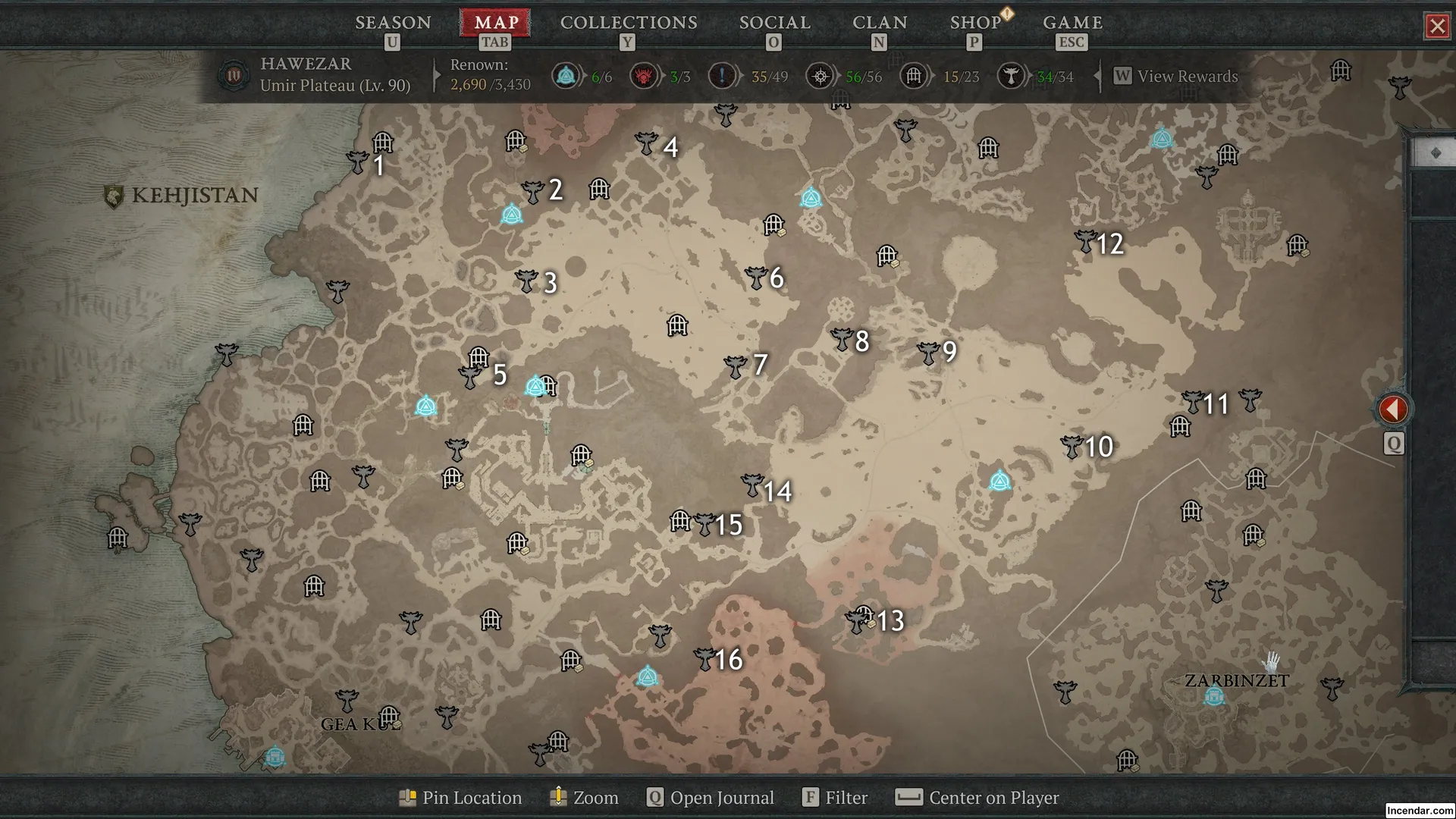Switch to the Season tab
1456x819 pixels.
393,23
